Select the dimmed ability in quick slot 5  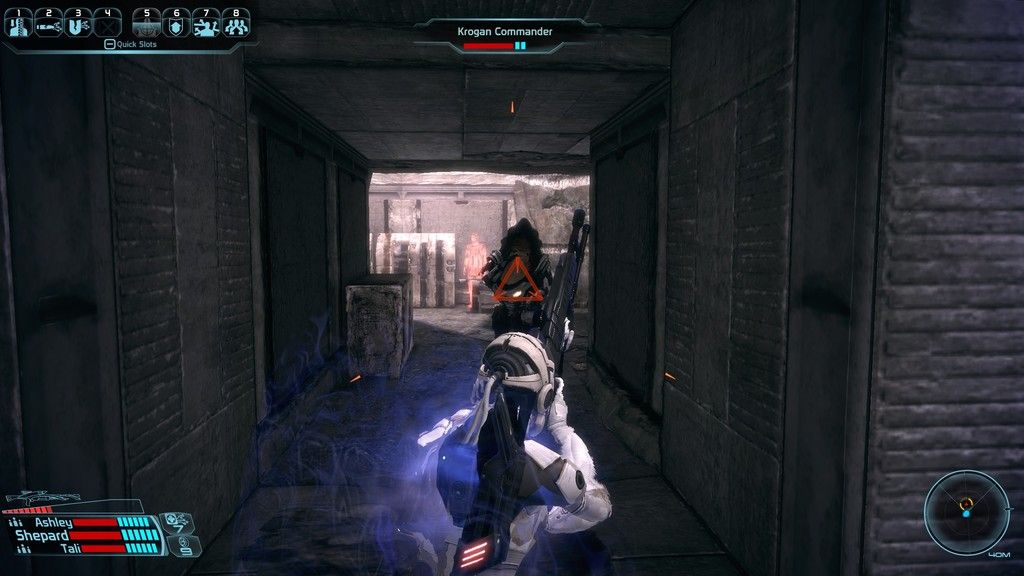tap(147, 24)
